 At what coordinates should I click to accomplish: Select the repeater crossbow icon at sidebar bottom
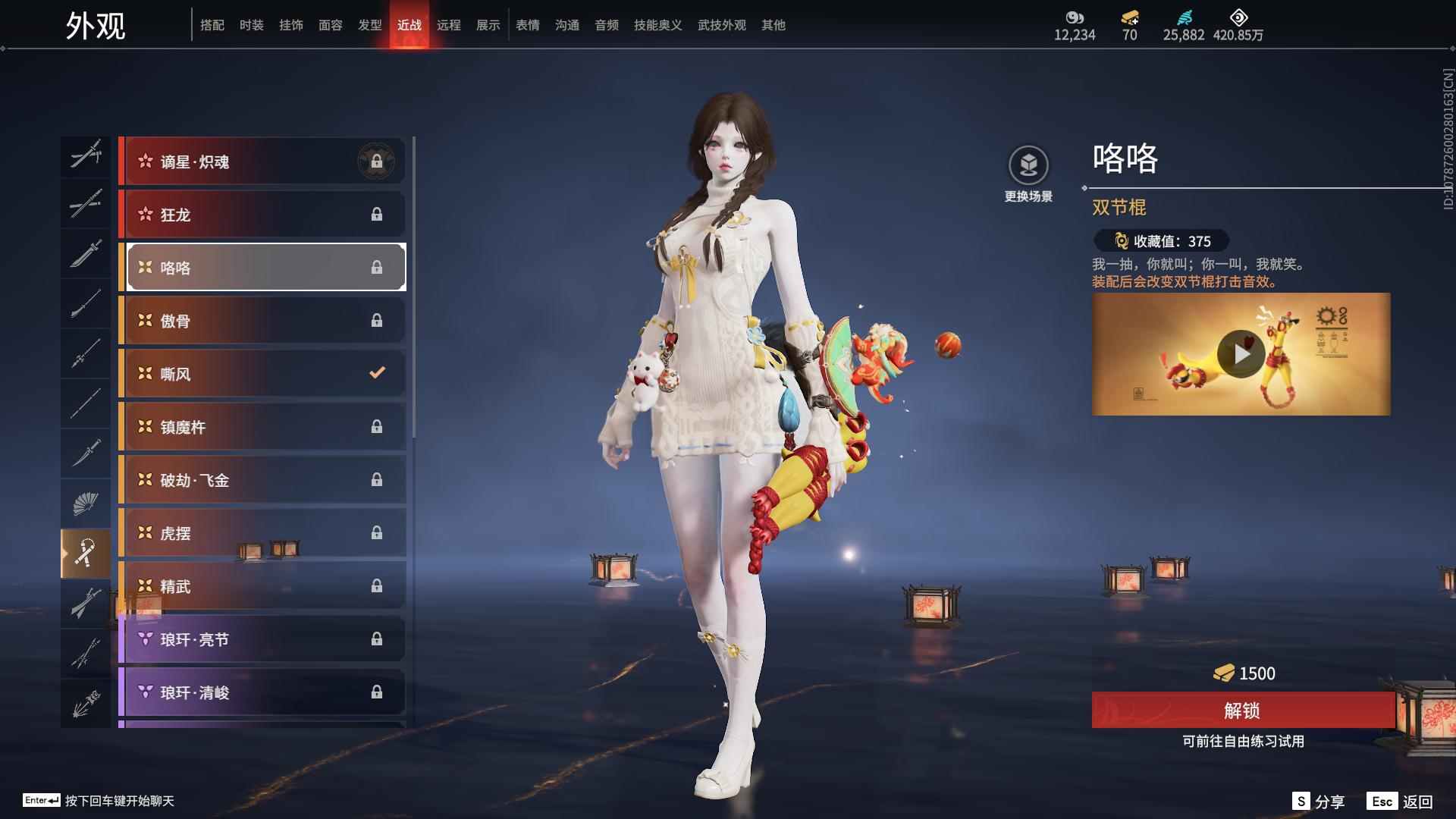click(86, 701)
